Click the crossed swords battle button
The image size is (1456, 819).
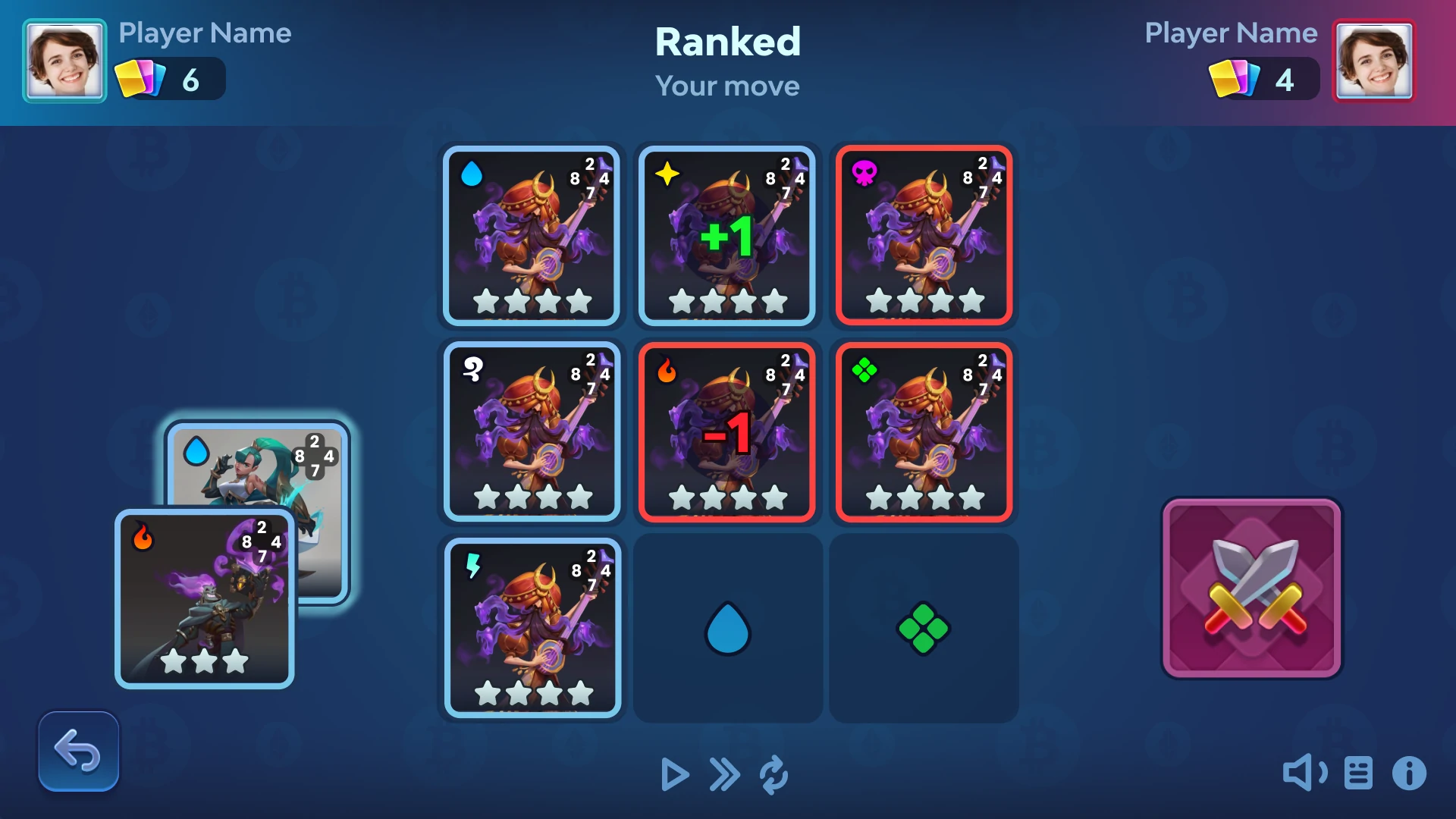[1251, 588]
